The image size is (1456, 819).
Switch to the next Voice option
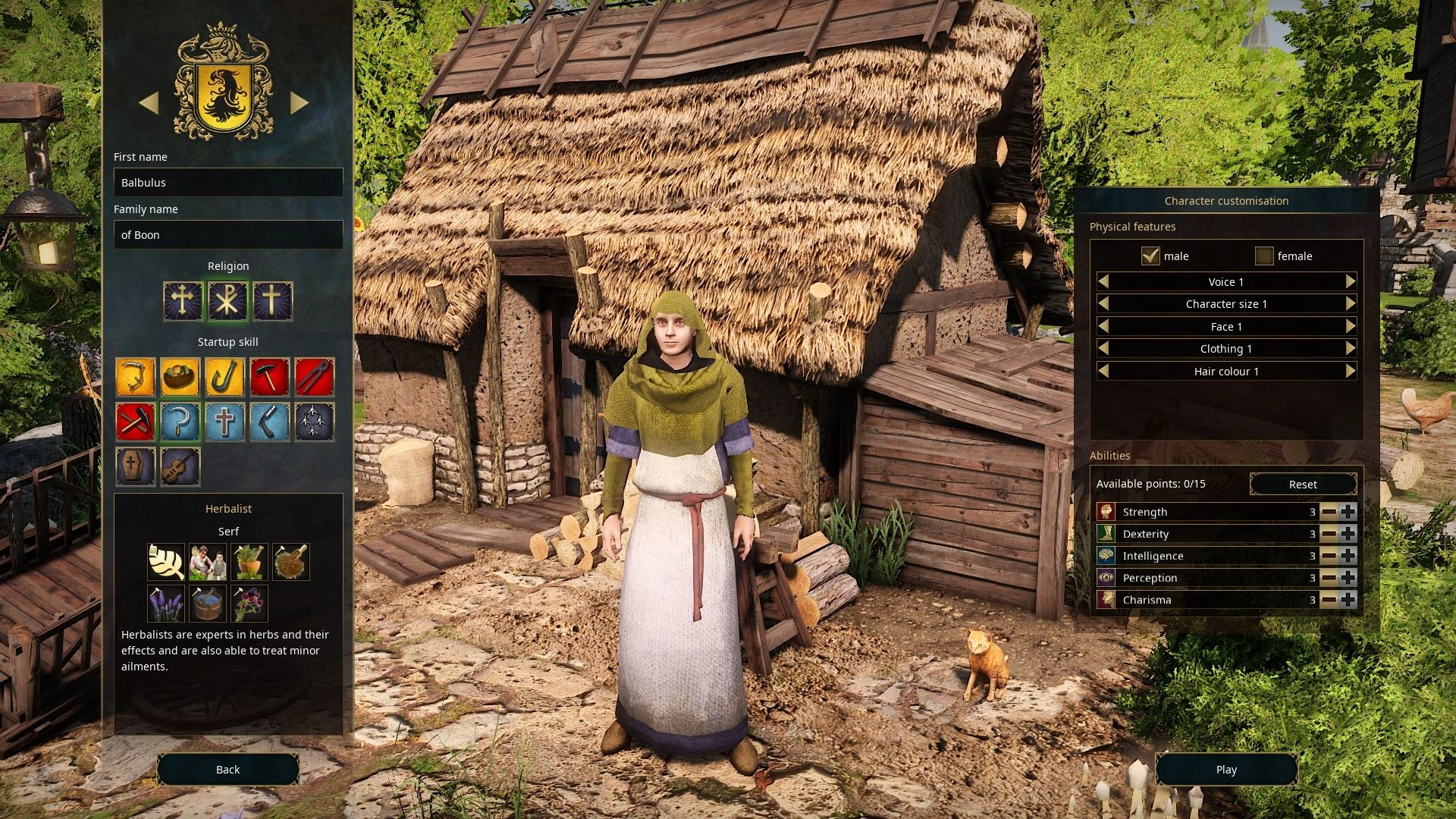pyautogui.click(x=1350, y=281)
